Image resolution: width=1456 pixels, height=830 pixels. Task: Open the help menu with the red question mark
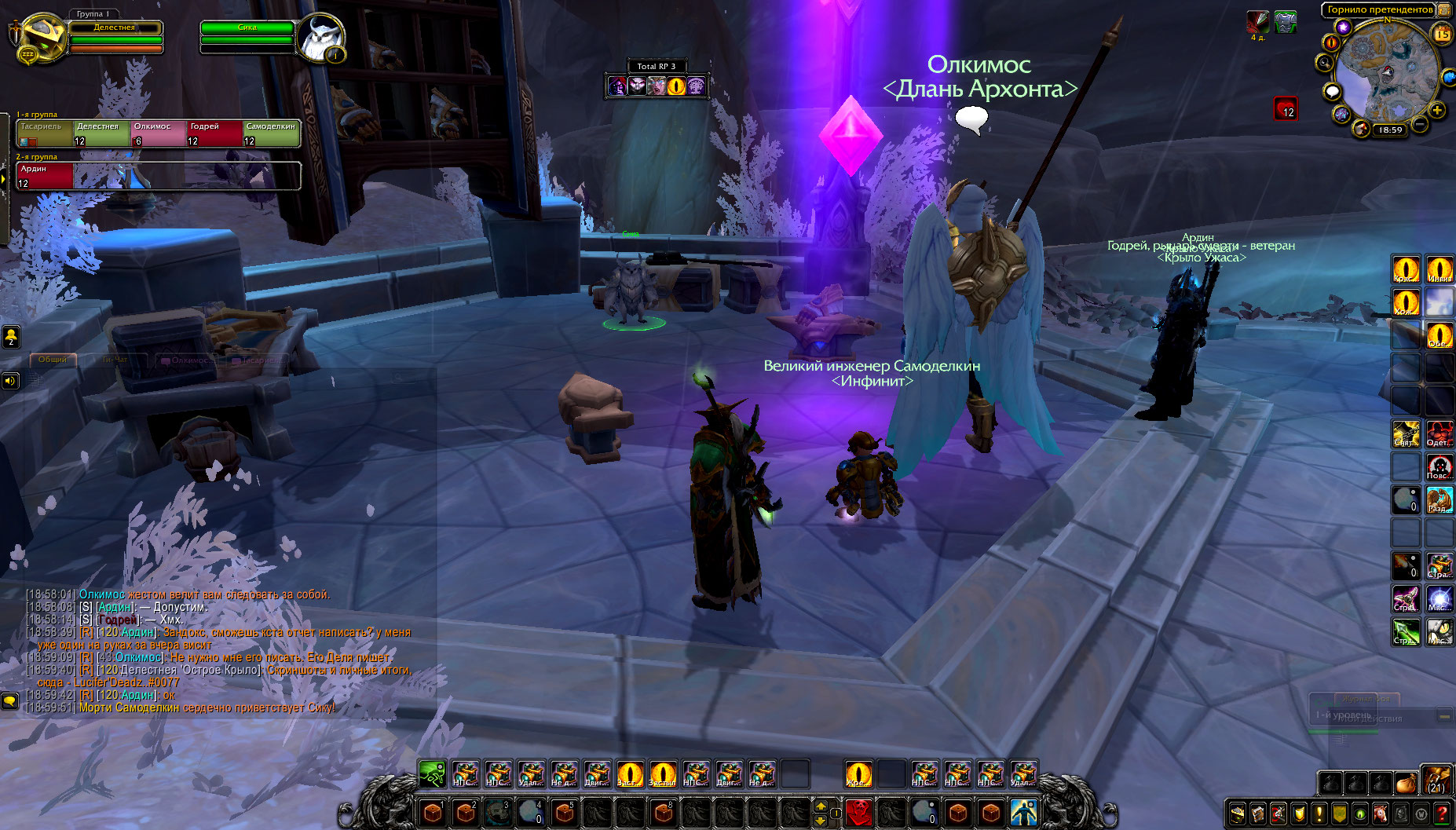(1442, 814)
